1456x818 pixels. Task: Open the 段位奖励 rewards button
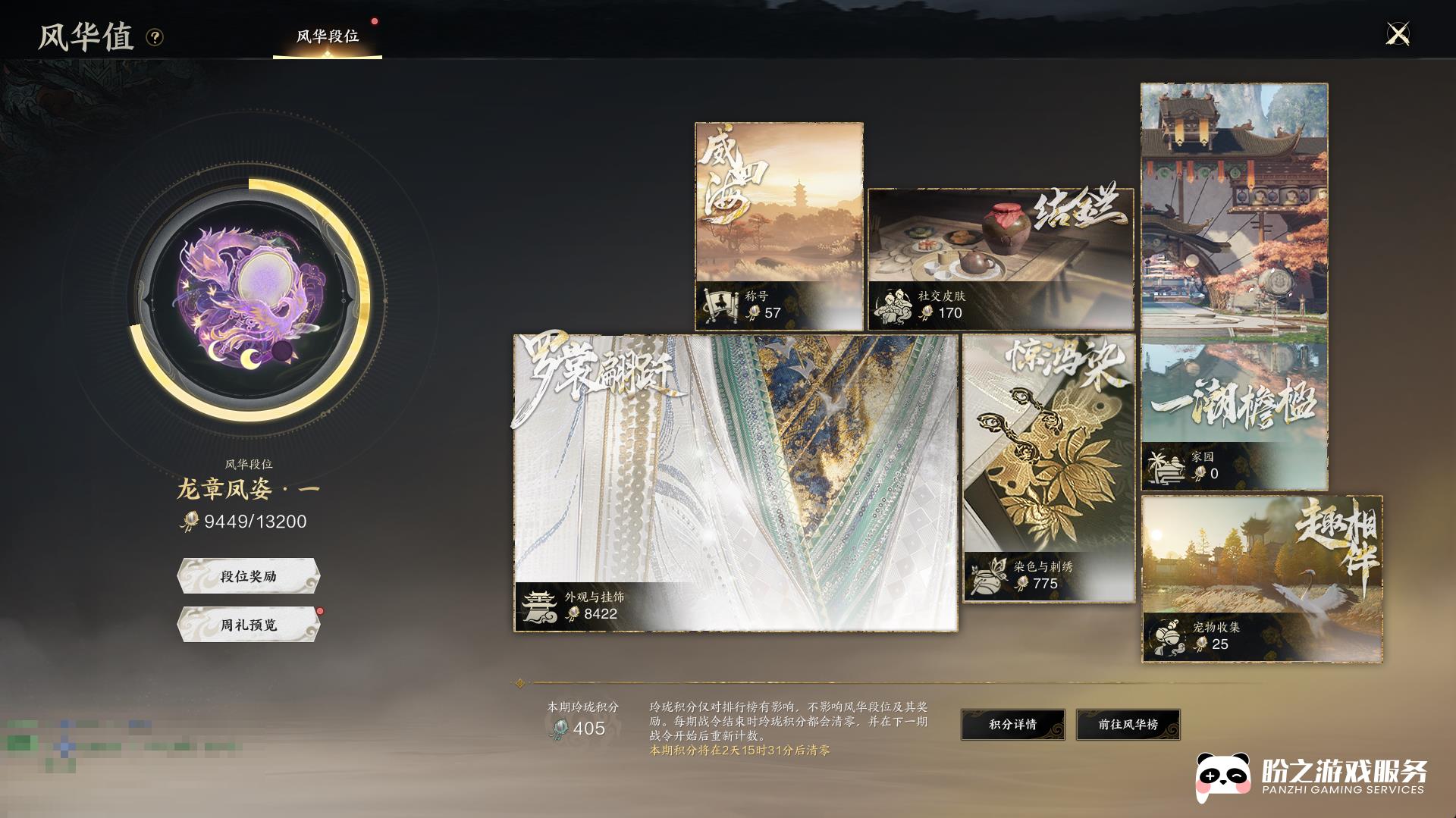(249, 576)
